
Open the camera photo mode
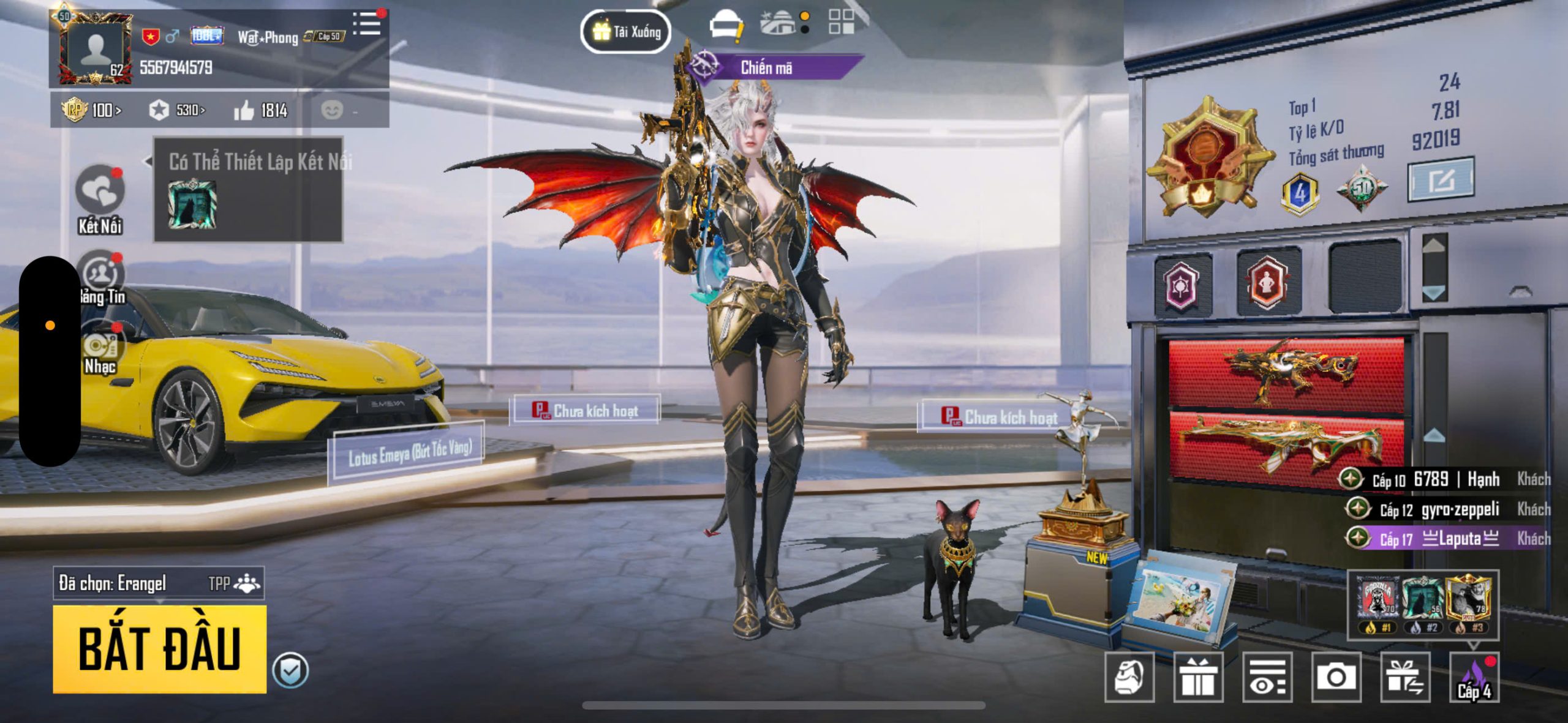click(x=1336, y=676)
